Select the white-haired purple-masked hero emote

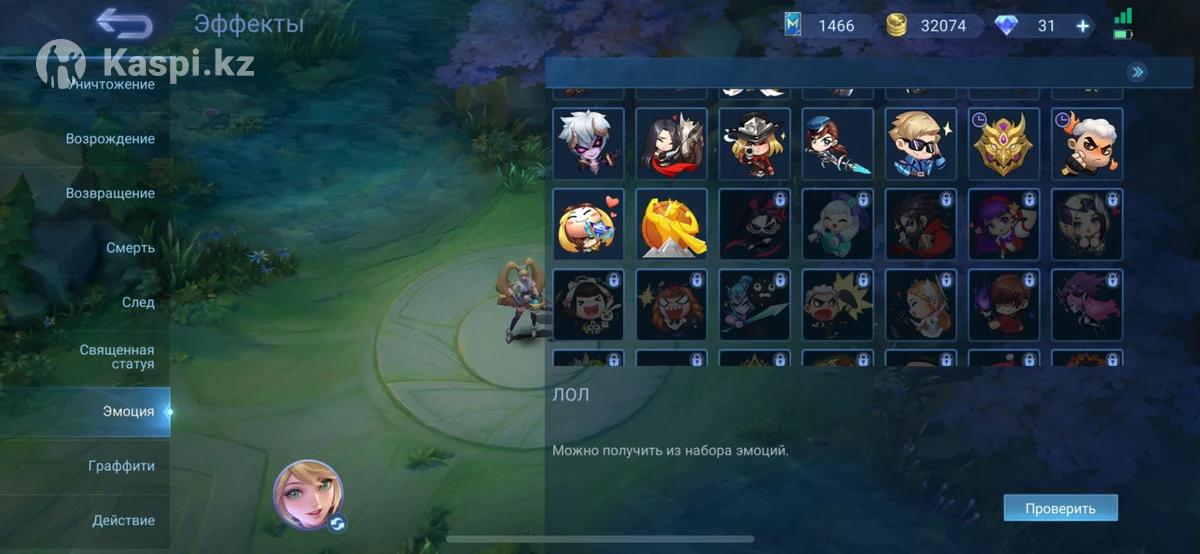click(589, 143)
